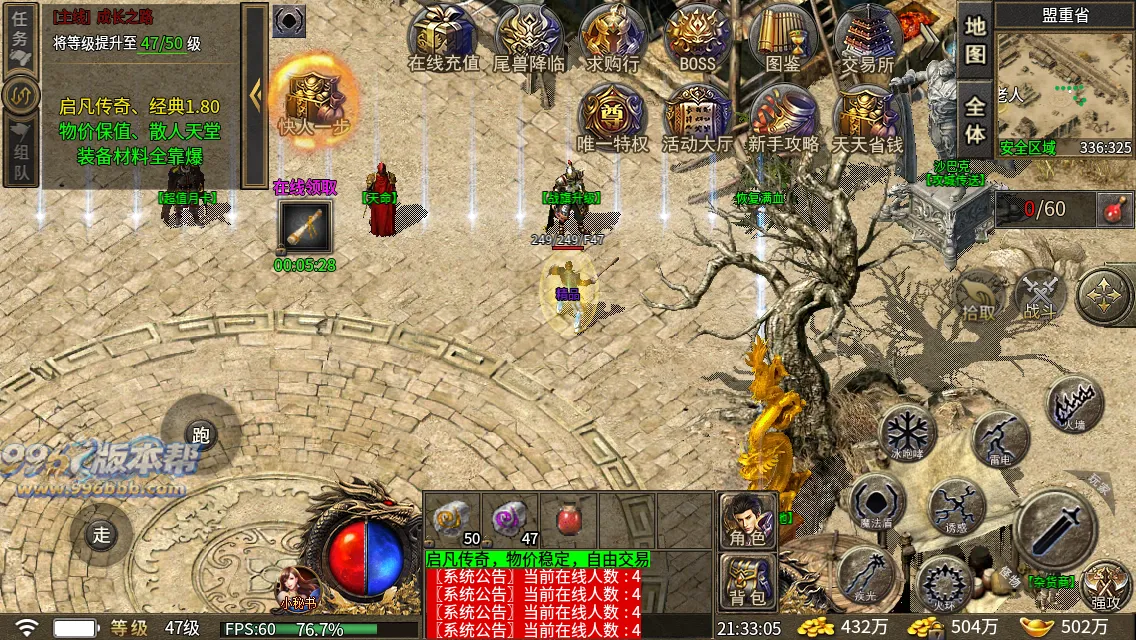Open the BOSS menu icon
1136x640 pixels.
tap(698, 38)
